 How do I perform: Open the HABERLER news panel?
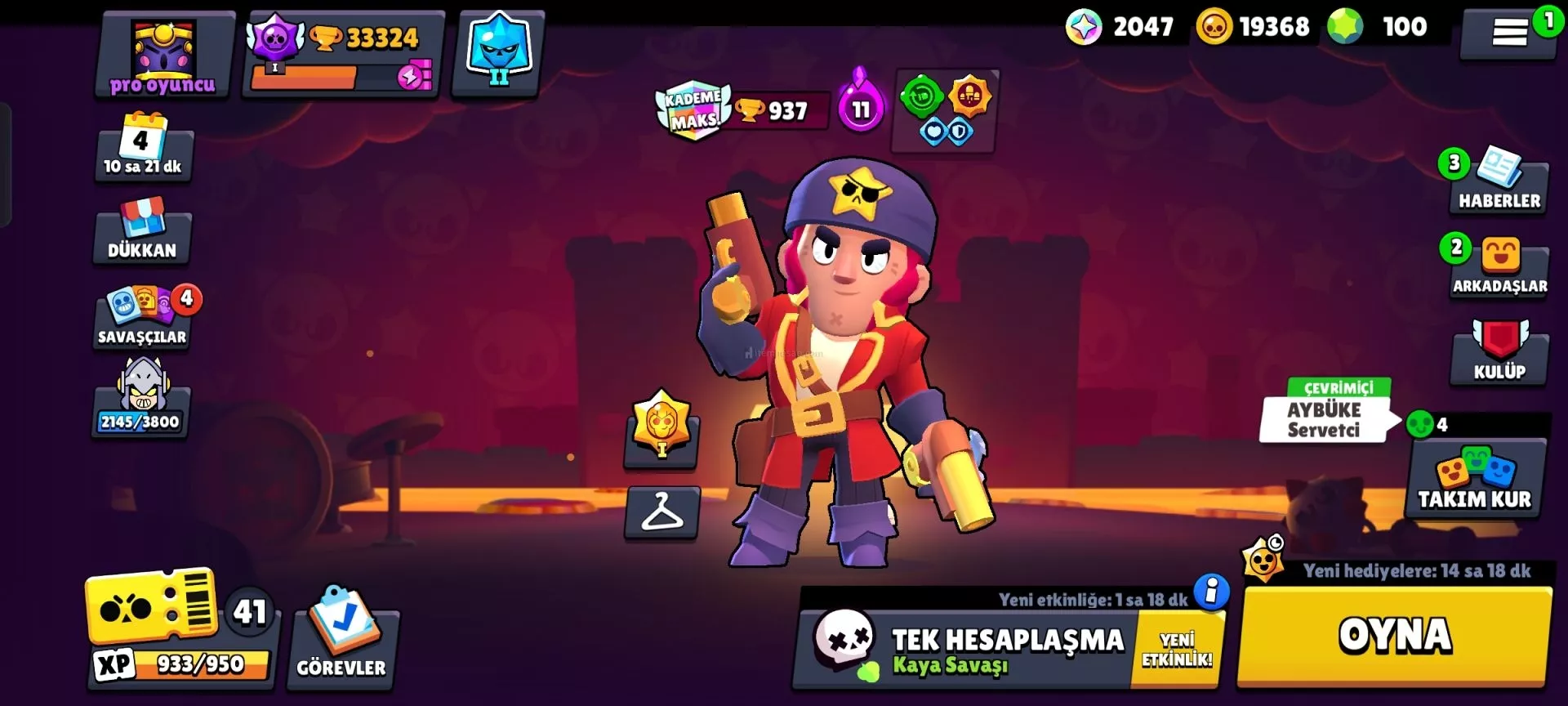[x=1499, y=182]
